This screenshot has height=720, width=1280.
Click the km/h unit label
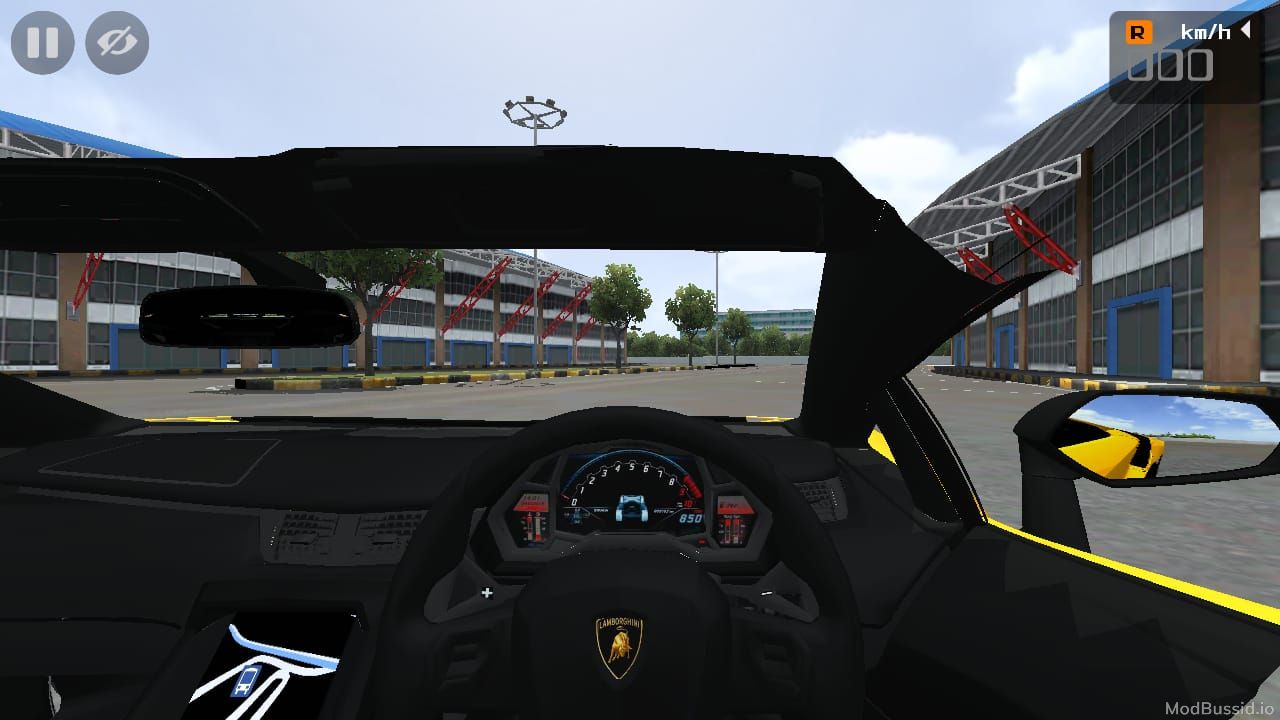1206,31
